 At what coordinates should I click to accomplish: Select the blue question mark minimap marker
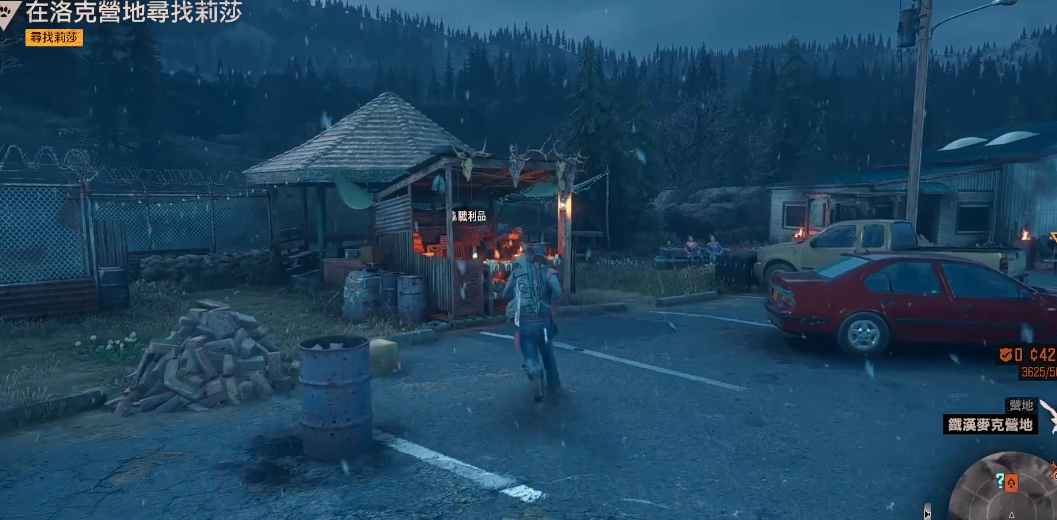click(998, 480)
